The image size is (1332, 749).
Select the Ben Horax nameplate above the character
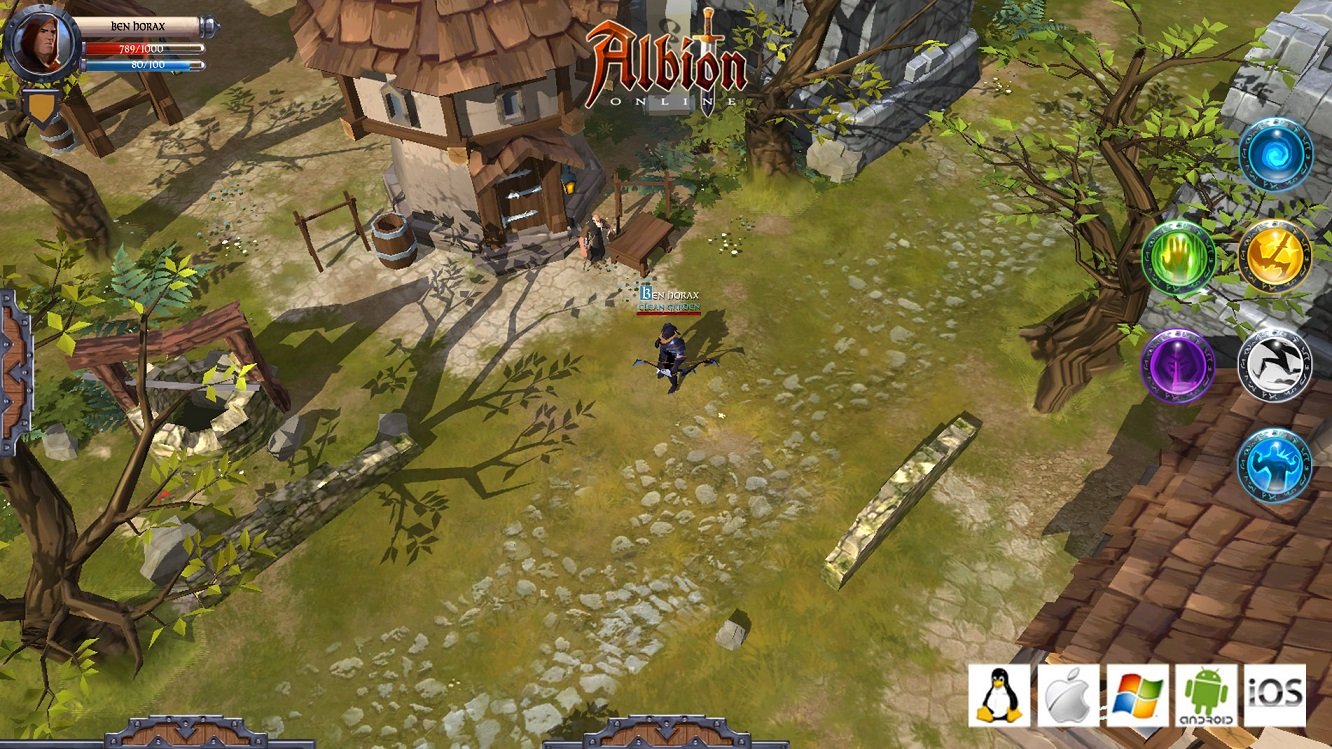[x=671, y=295]
